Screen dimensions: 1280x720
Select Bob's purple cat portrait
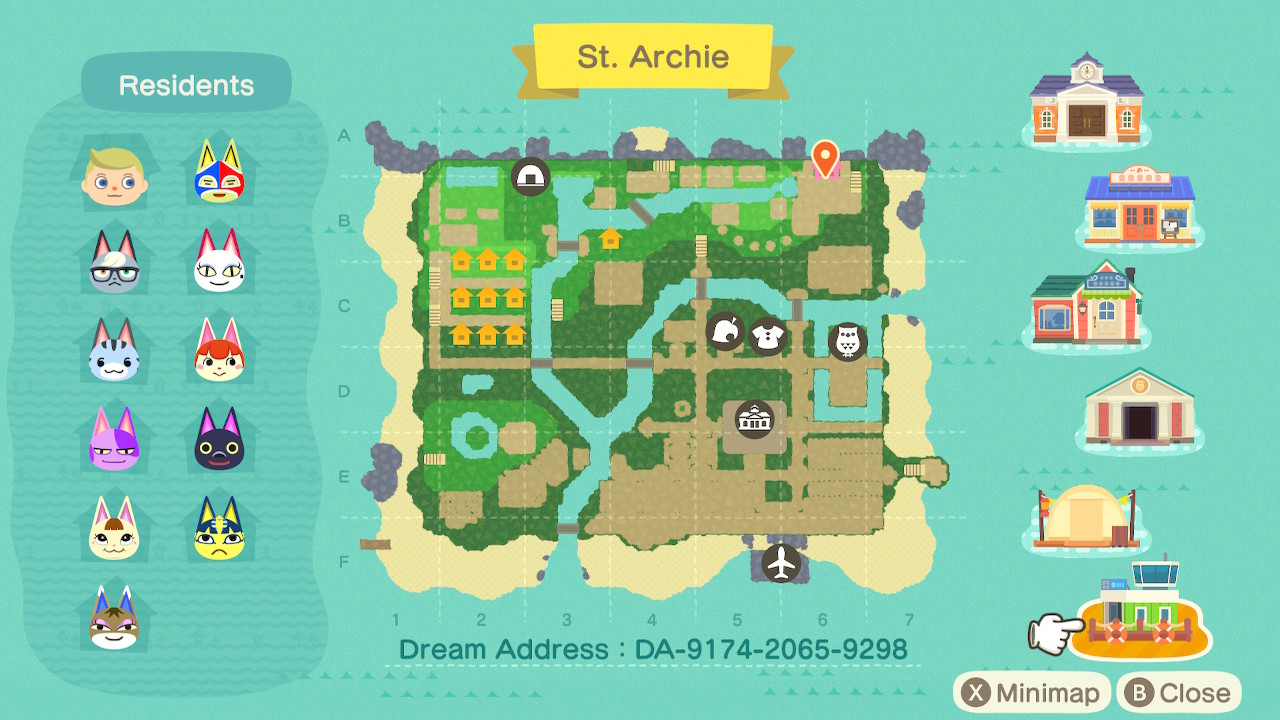113,441
